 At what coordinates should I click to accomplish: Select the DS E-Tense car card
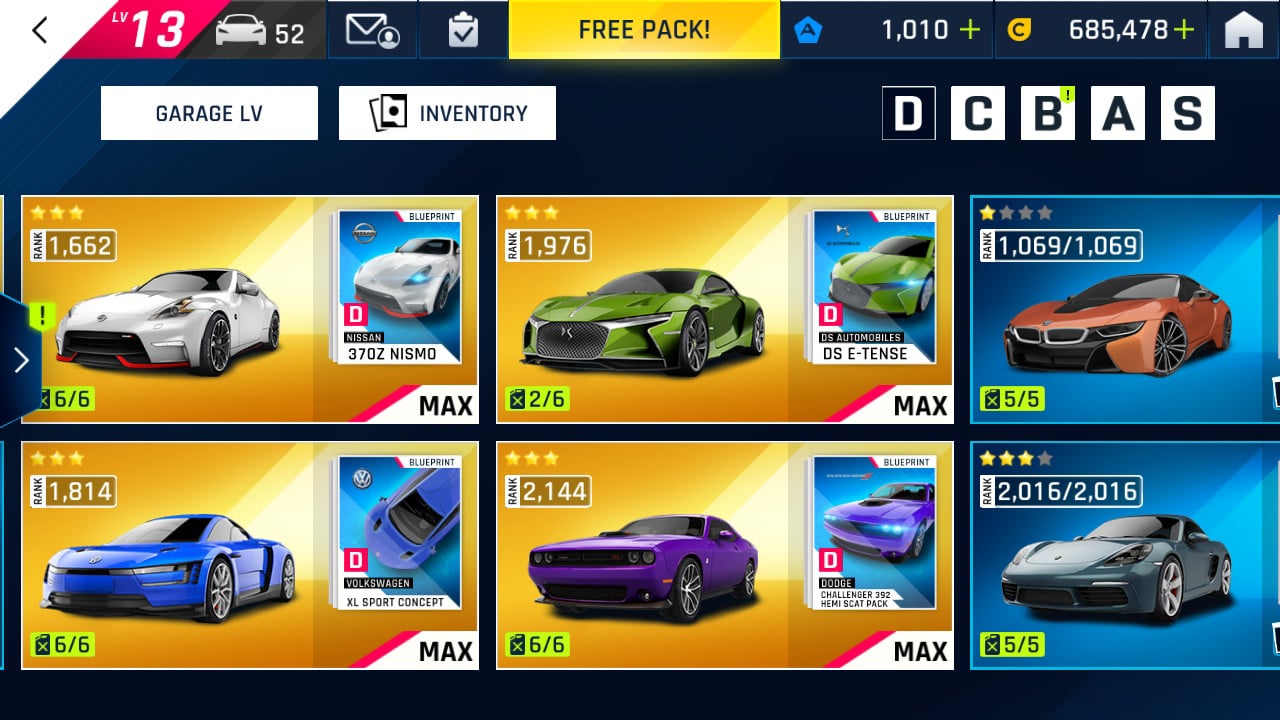[724, 309]
